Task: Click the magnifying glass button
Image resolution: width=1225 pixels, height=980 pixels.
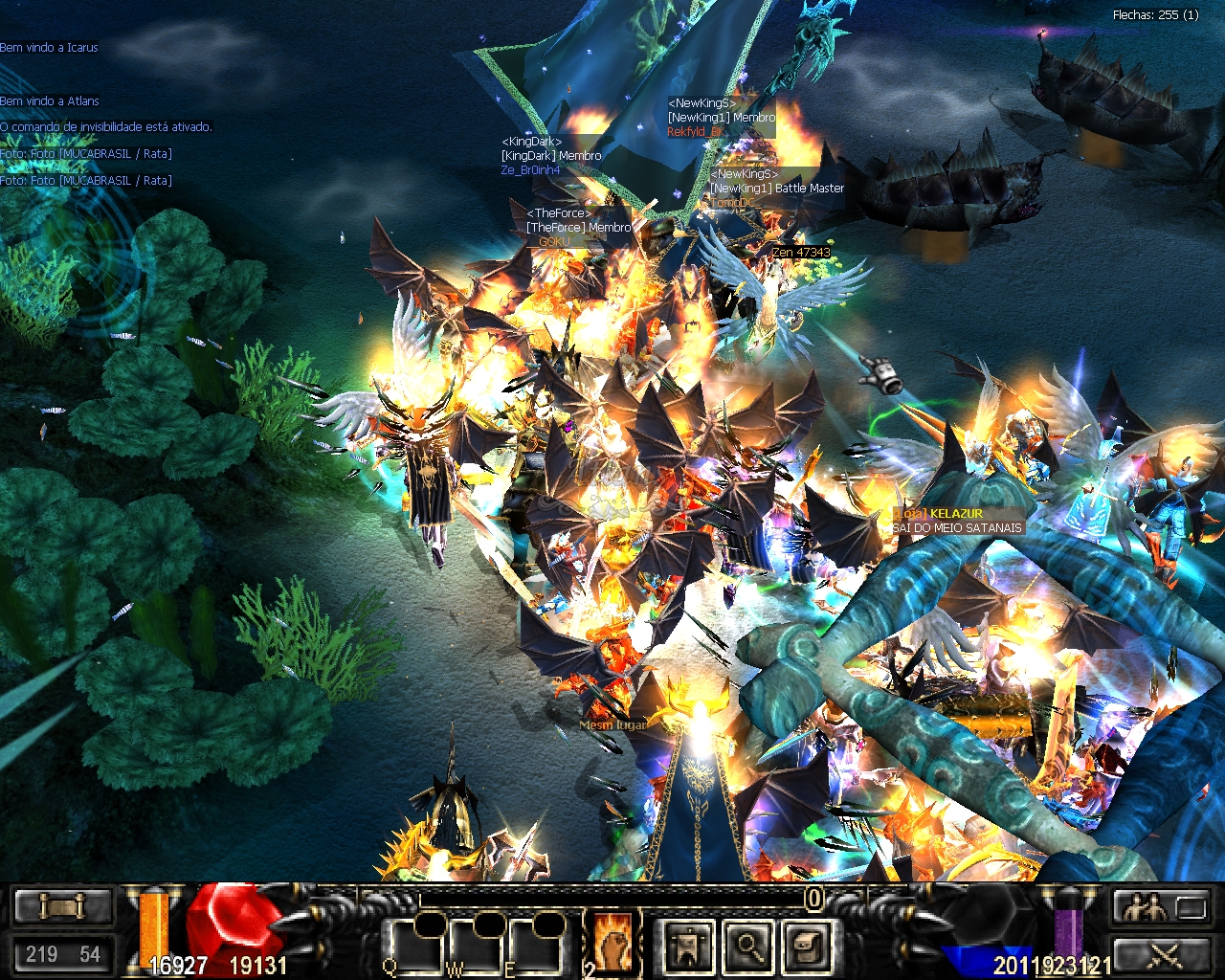Action: click(747, 947)
